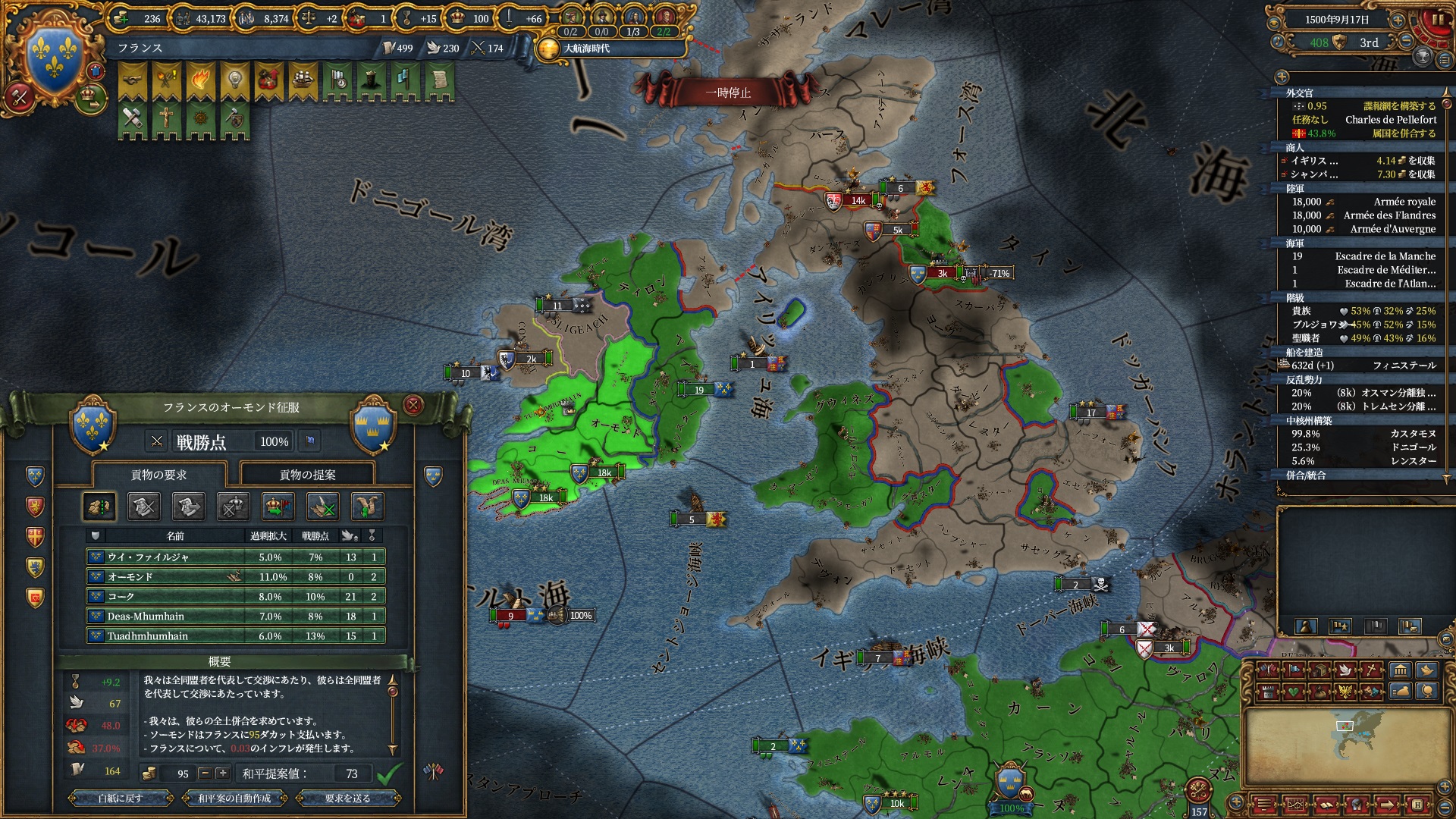Screen dimensions: 1456x819
Task: Increase game speed with the plus button
Action: [1398, 20]
